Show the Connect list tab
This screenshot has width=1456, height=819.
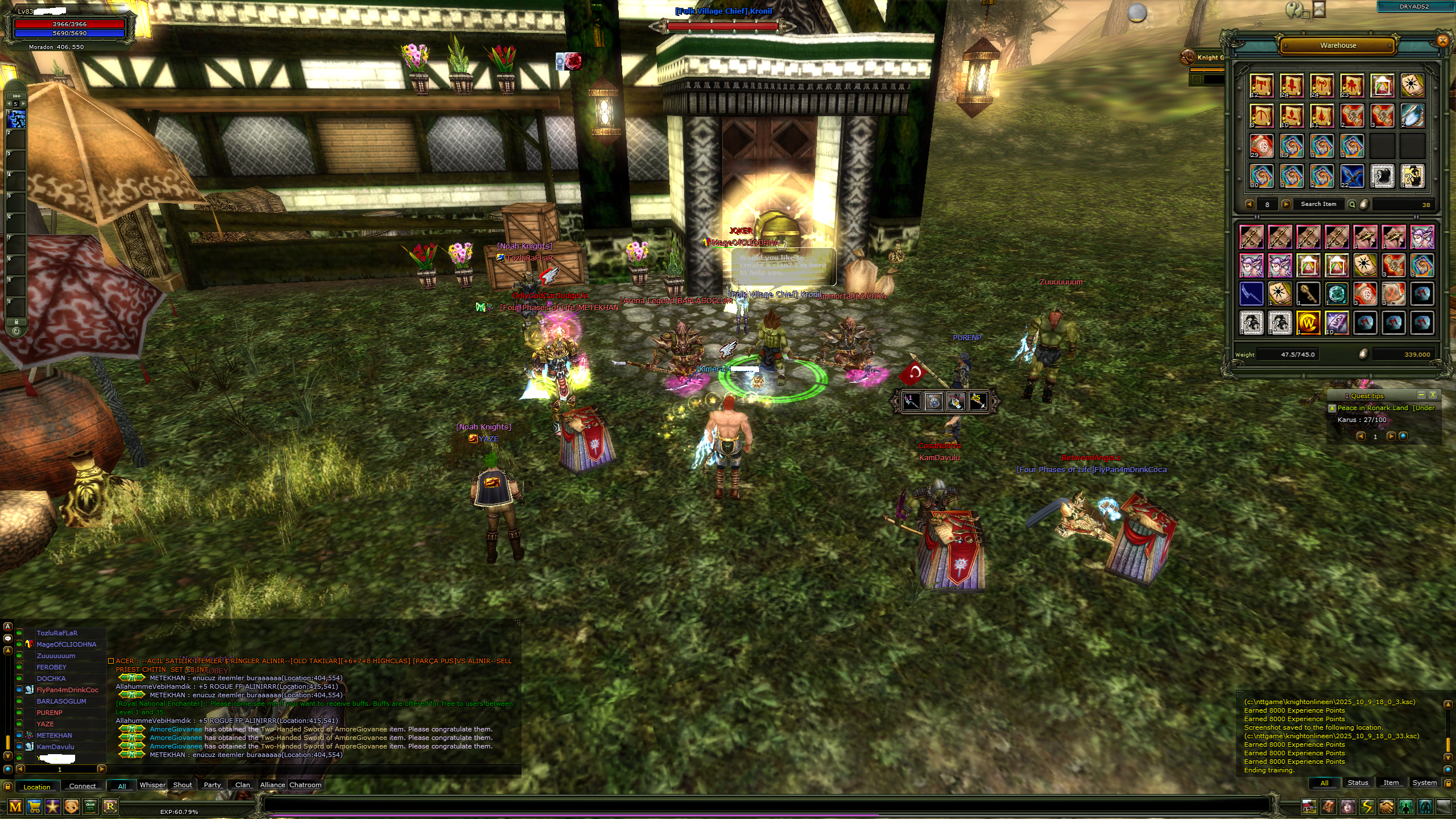(82, 786)
